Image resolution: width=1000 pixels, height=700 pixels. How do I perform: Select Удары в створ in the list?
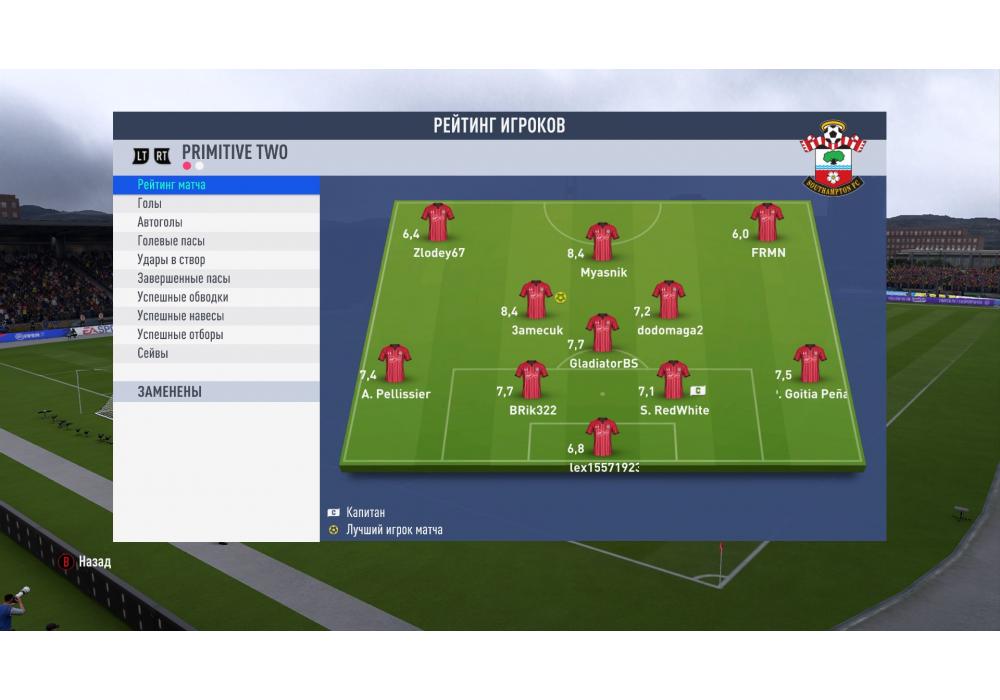216,260
